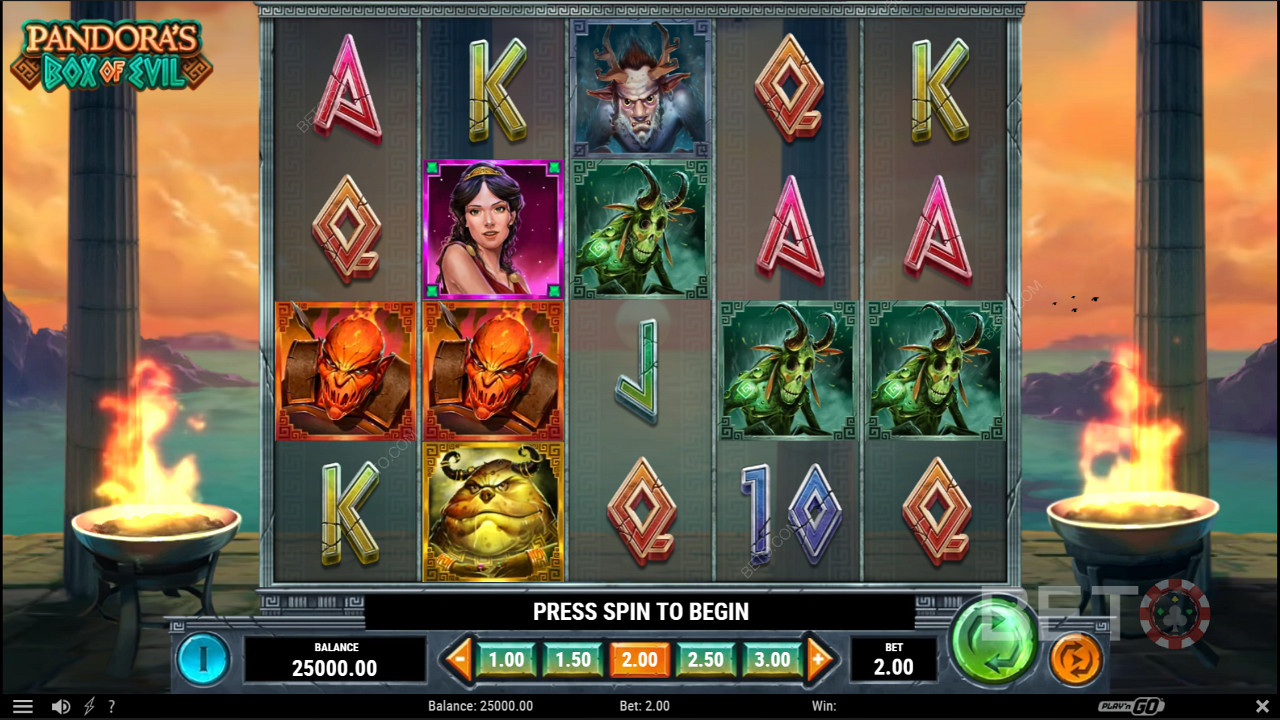Select the 2.00 bet option
Image resolution: width=1280 pixels, height=720 pixels.
pos(640,660)
